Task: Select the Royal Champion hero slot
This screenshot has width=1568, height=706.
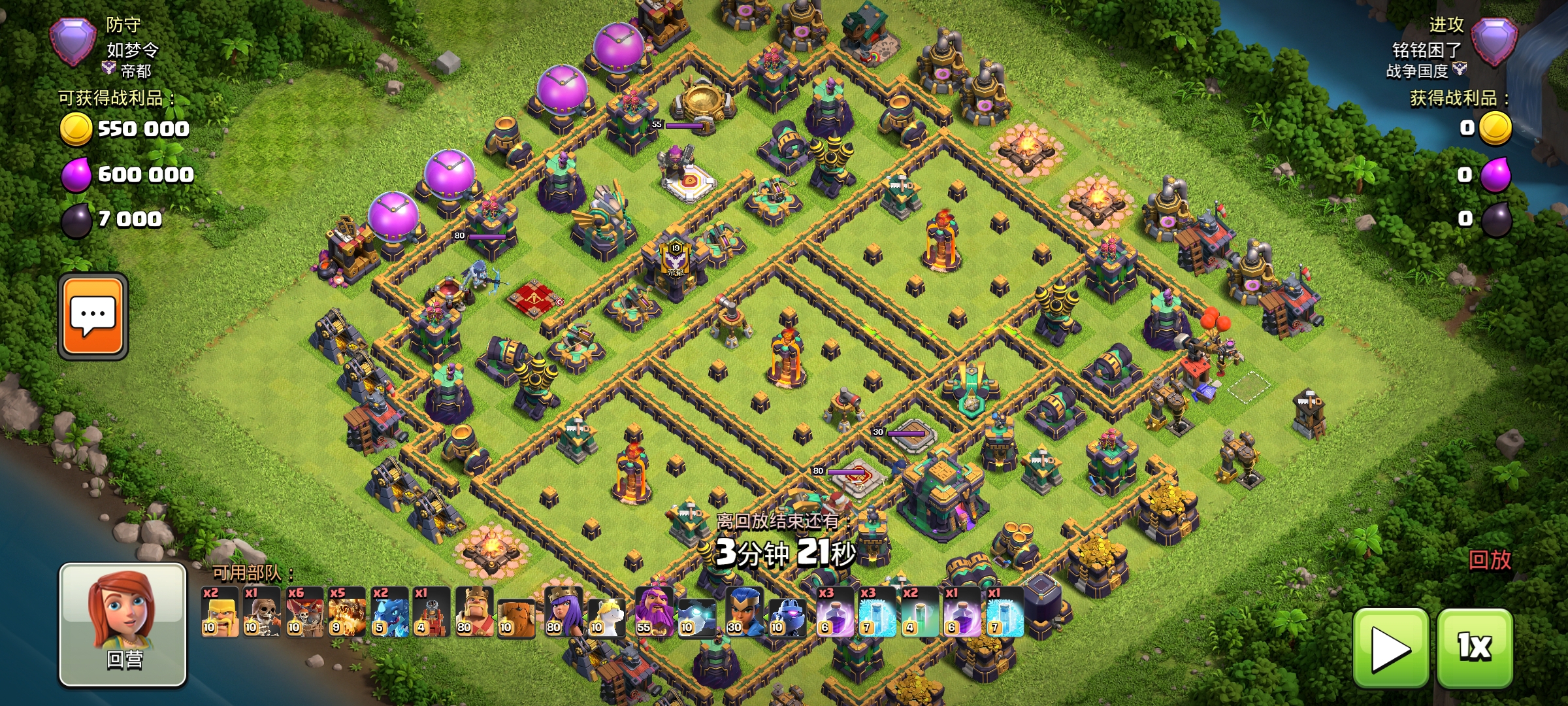Action: 744,612
